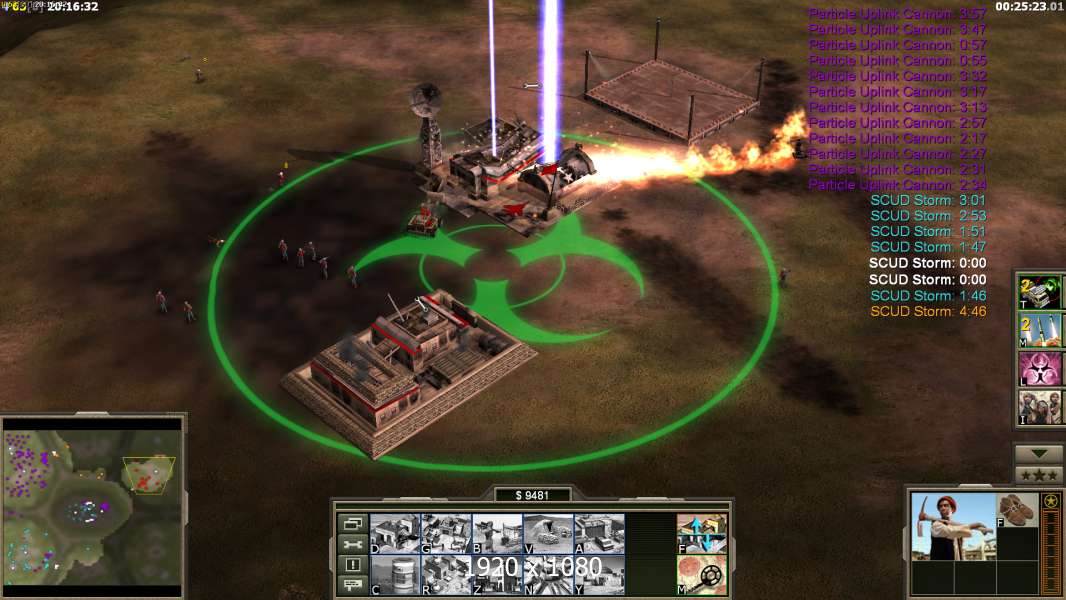Click the overlapping rectangles command bar button
This screenshot has height=600, width=1066.
352,523
